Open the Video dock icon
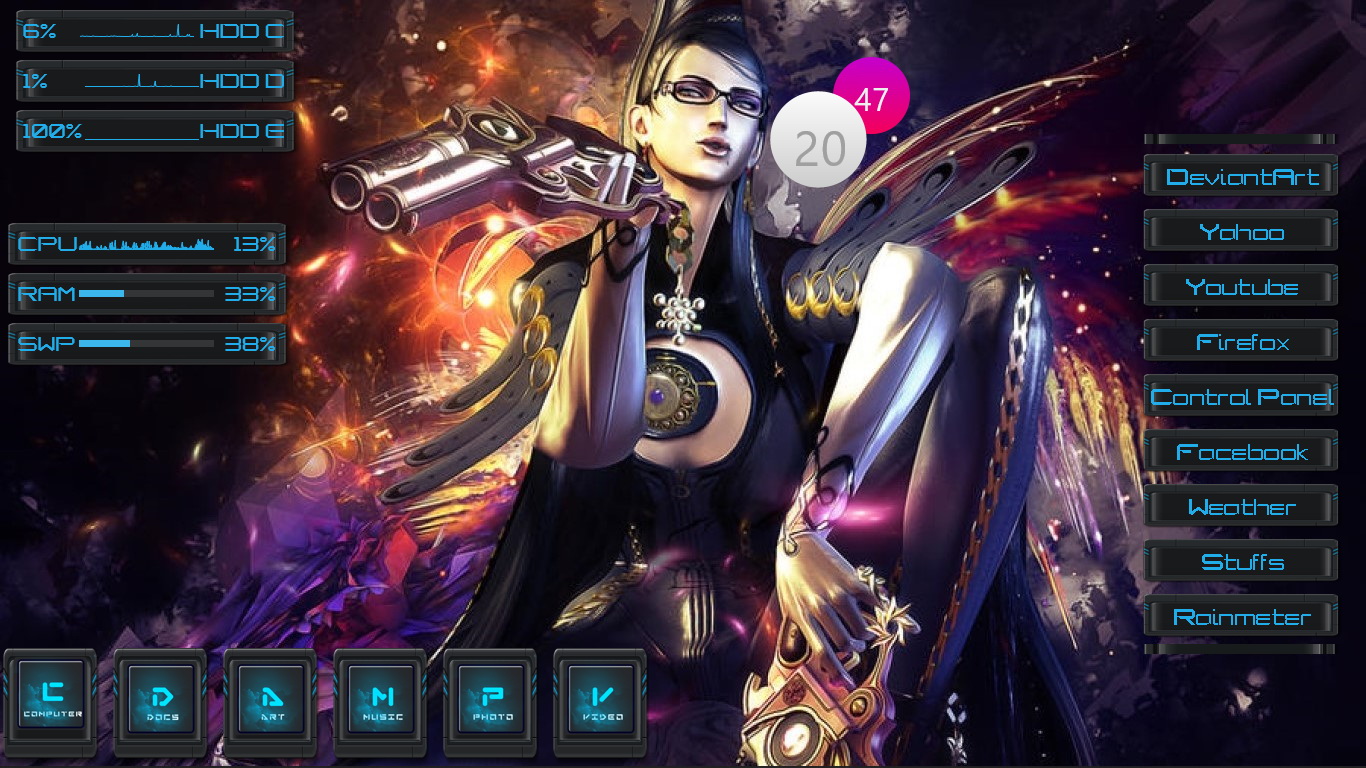 [x=599, y=700]
